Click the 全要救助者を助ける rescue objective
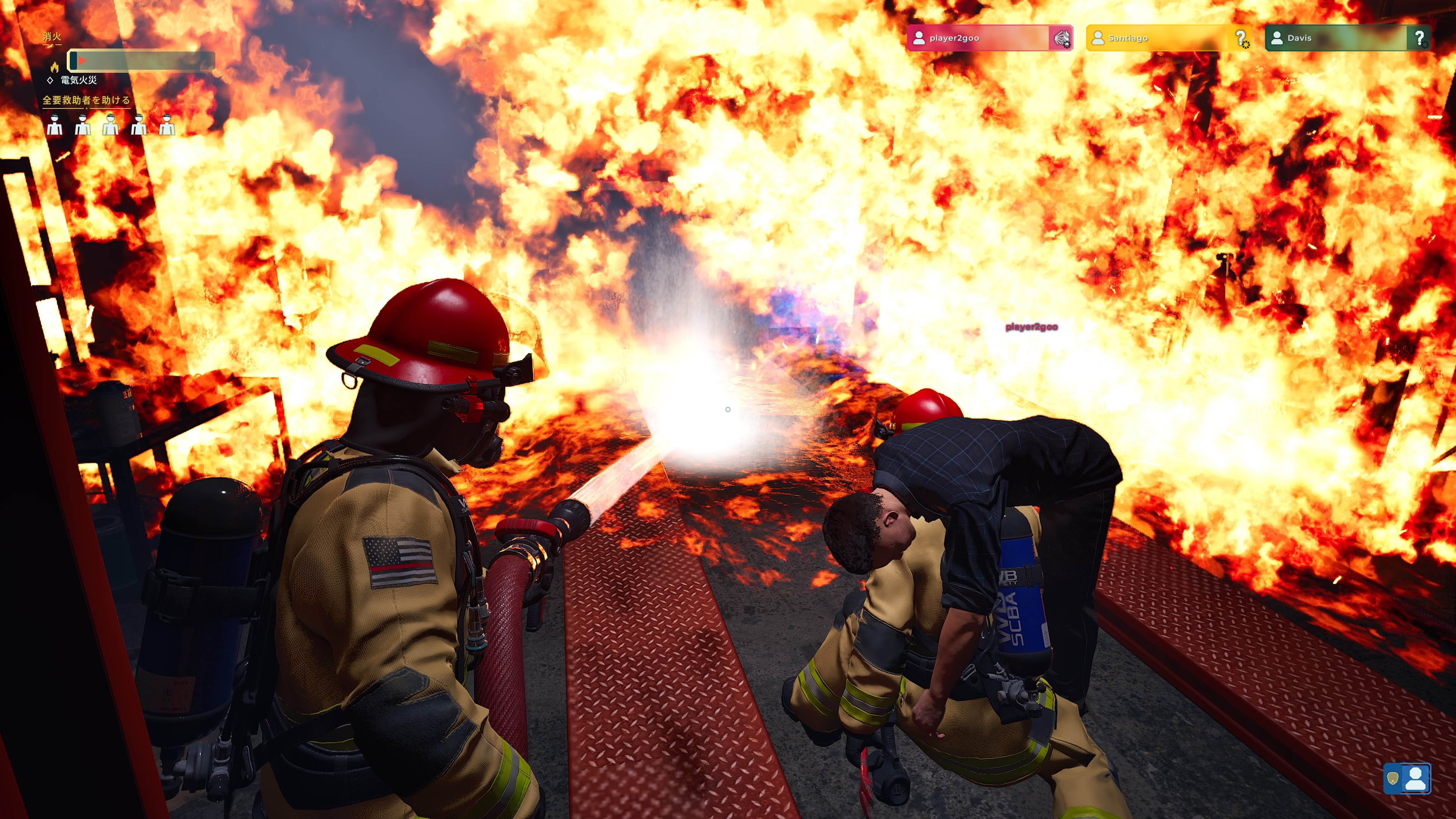 pyautogui.click(x=86, y=100)
